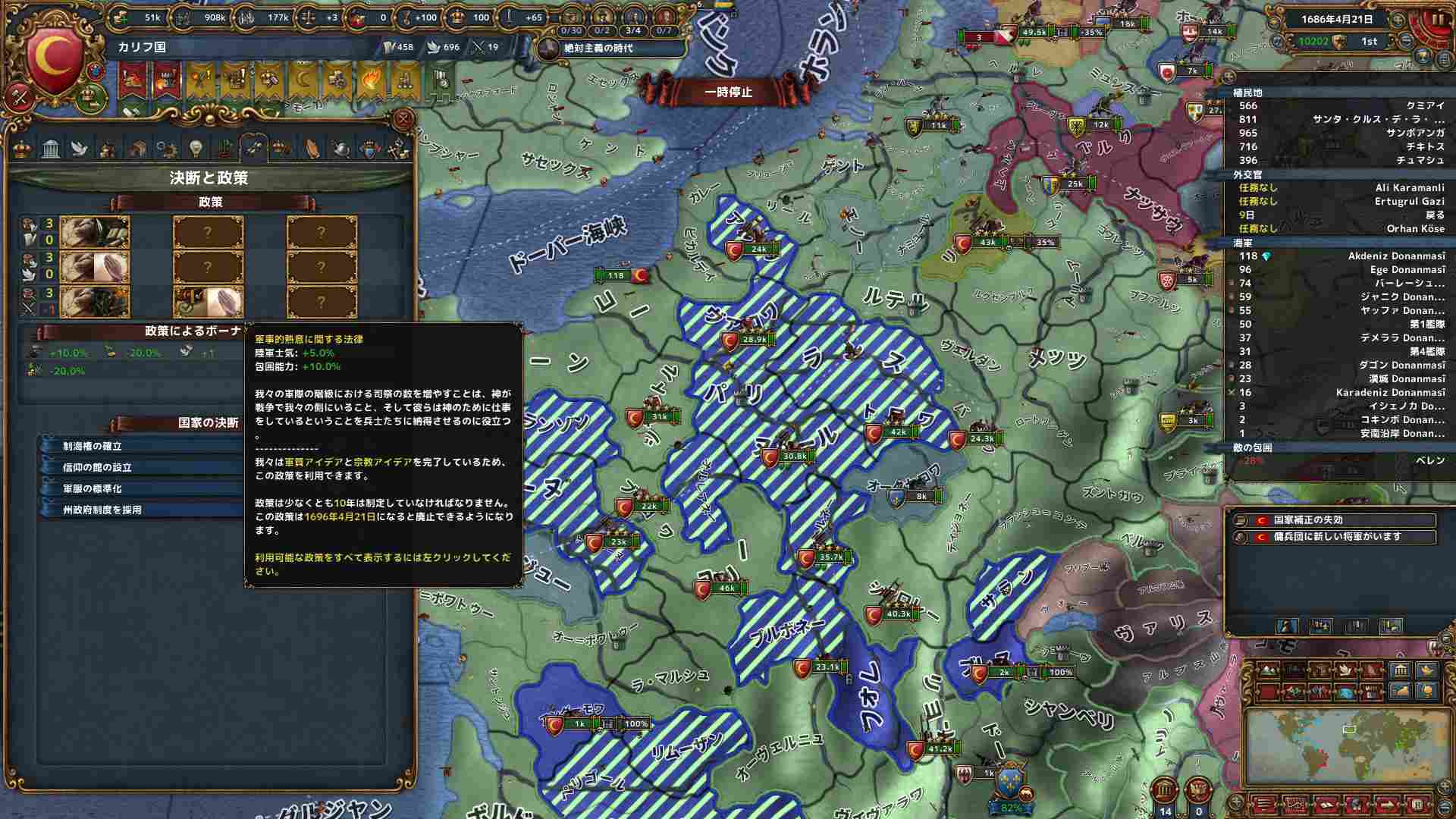Click the 一時停止 paused banner
Image resolution: width=1456 pixels, height=819 pixels.
coord(728,92)
